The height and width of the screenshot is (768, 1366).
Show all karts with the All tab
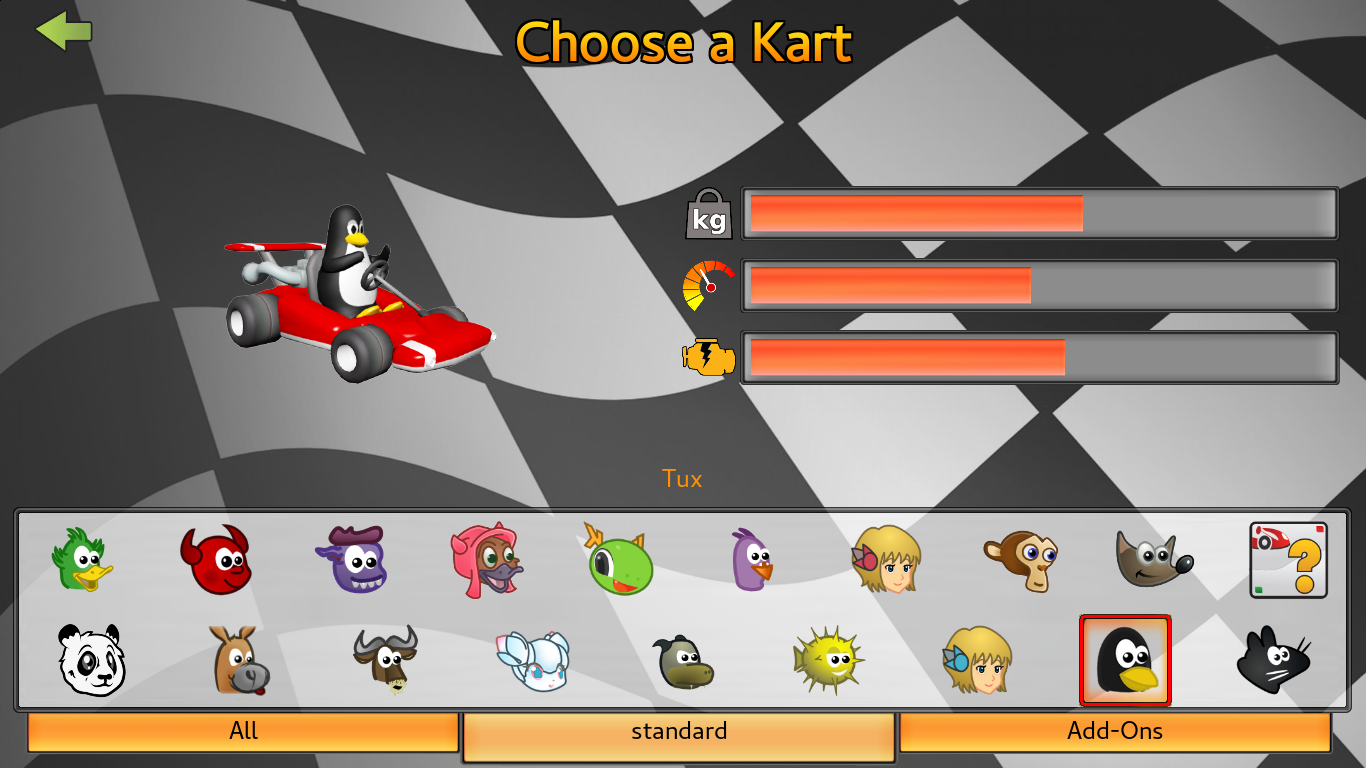click(x=243, y=731)
